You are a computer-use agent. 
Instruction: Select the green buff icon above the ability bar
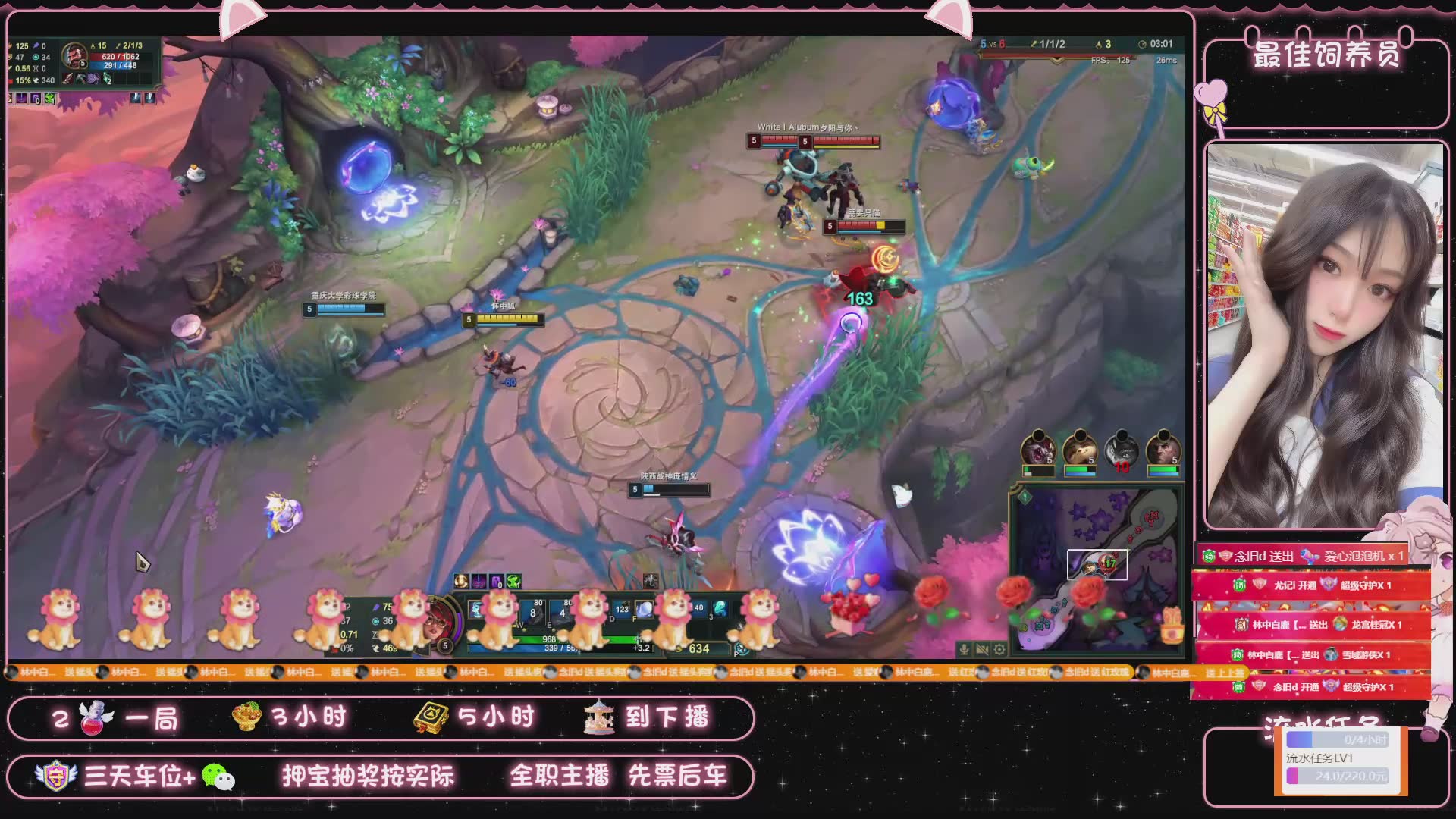(513, 582)
